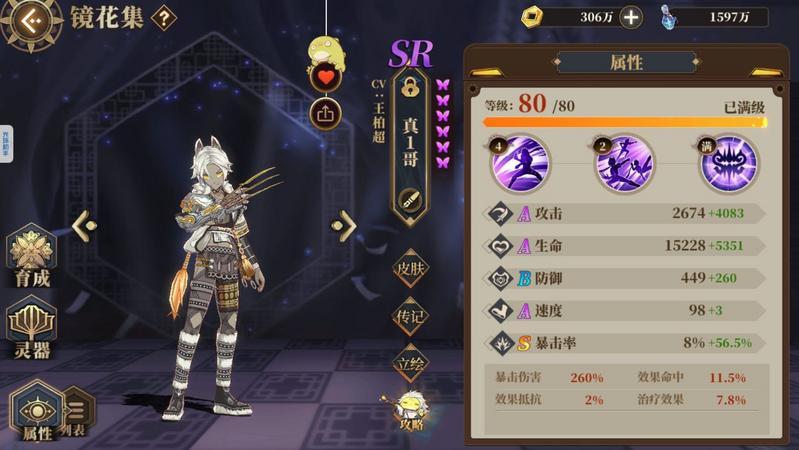Screen dimensions: 799x450
Task: Inspect the first skill icon labeled 4
Action: pos(514,163)
